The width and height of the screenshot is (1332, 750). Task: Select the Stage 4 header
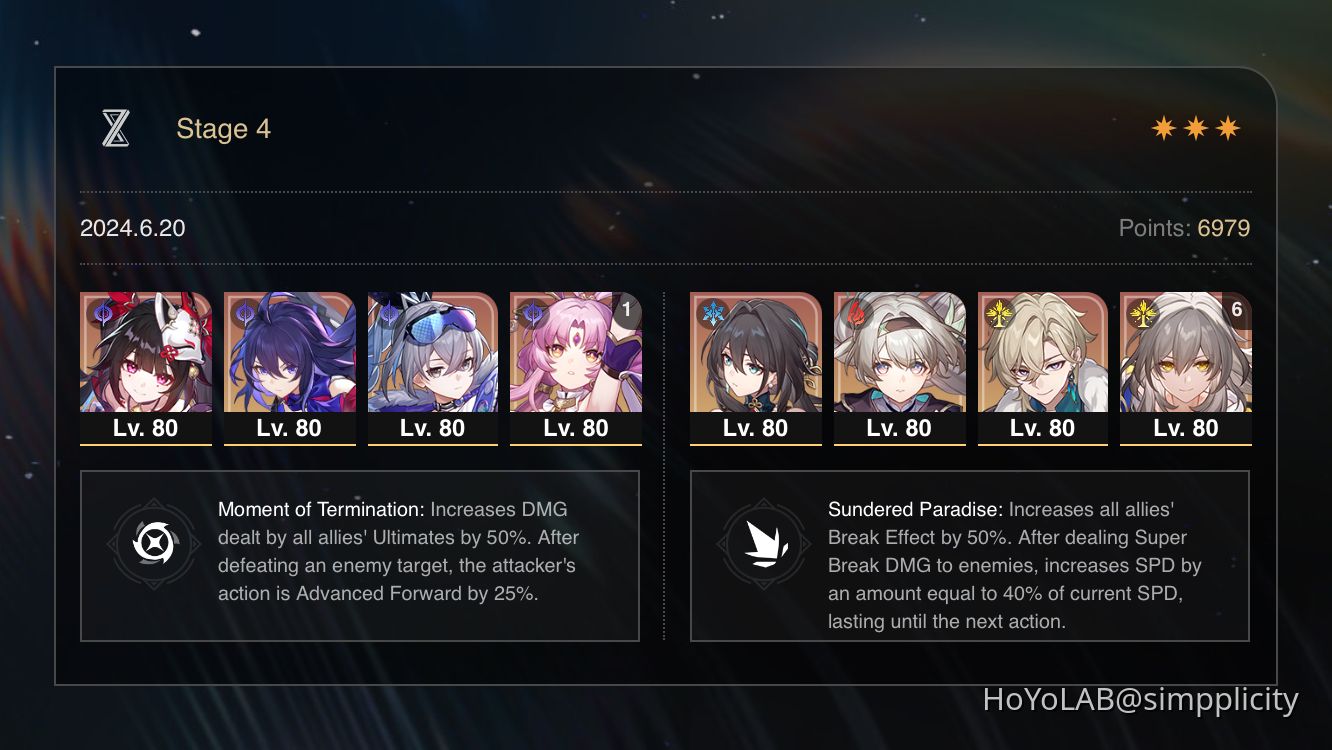223,128
